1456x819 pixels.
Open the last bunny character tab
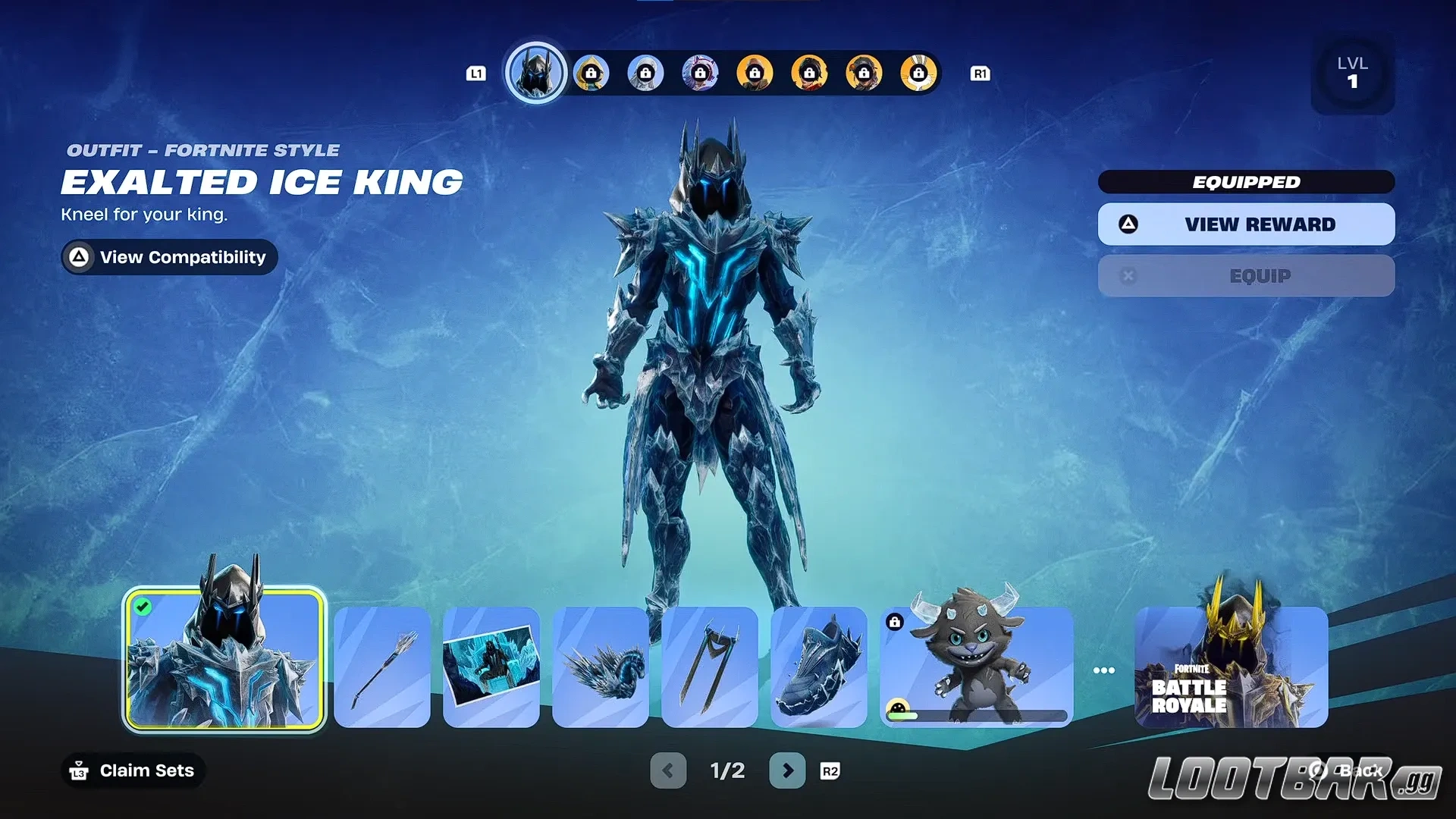point(918,73)
